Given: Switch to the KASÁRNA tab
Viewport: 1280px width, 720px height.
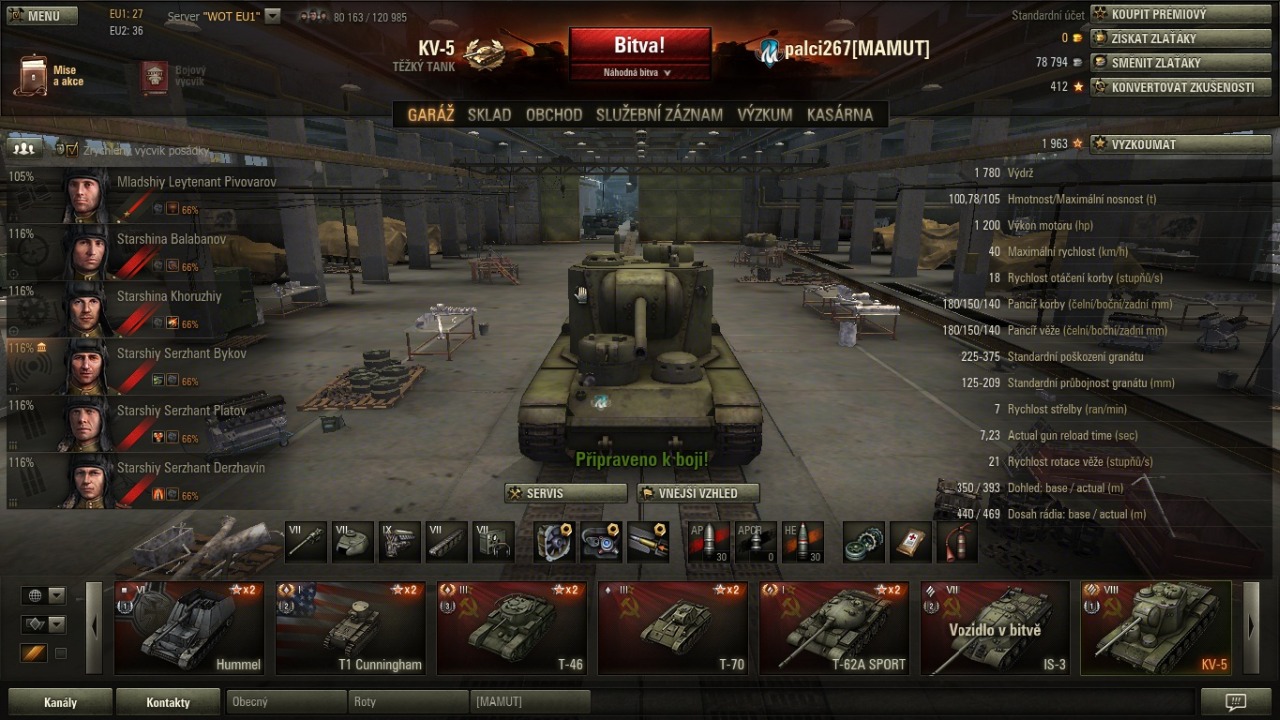Looking at the screenshot, I should click(x=839, y=114).
